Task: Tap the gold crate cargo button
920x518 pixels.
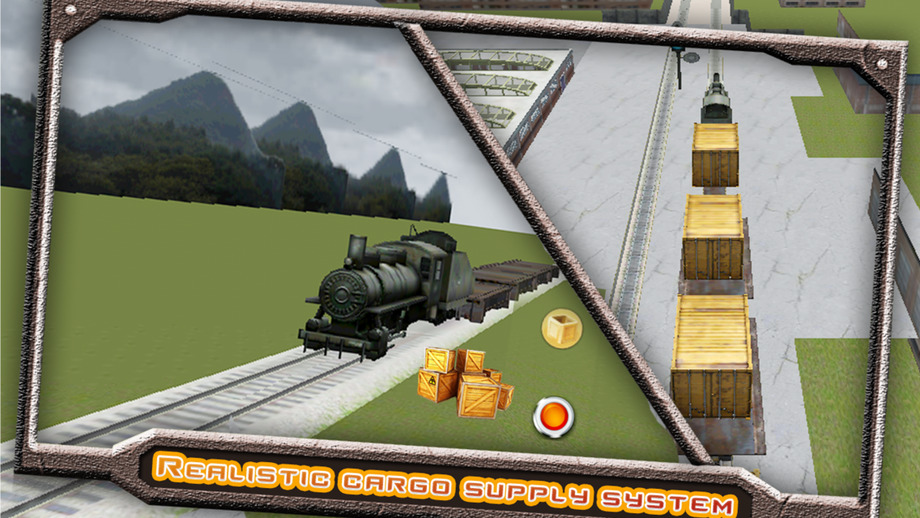Action: point(561,328)
